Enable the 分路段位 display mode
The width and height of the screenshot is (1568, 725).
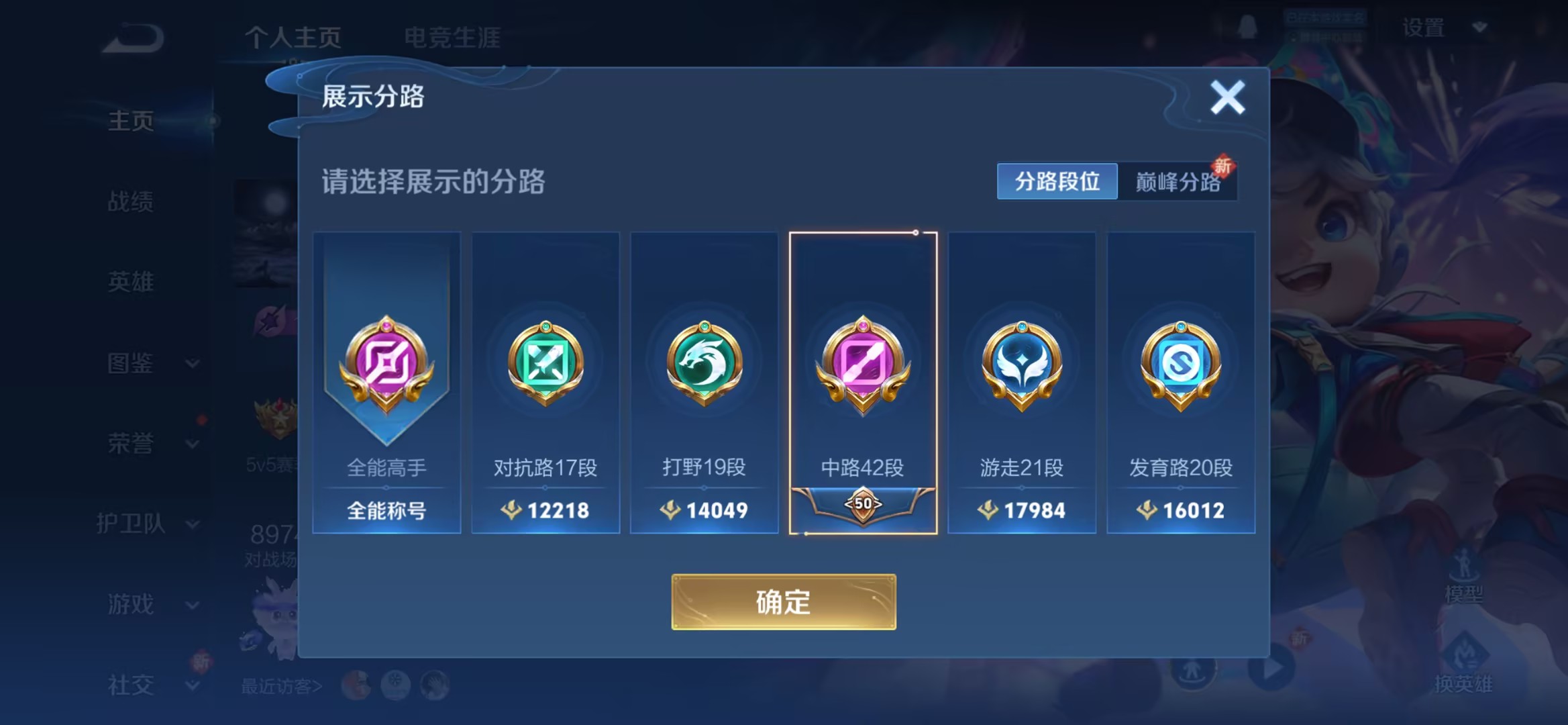(1057, 182)
